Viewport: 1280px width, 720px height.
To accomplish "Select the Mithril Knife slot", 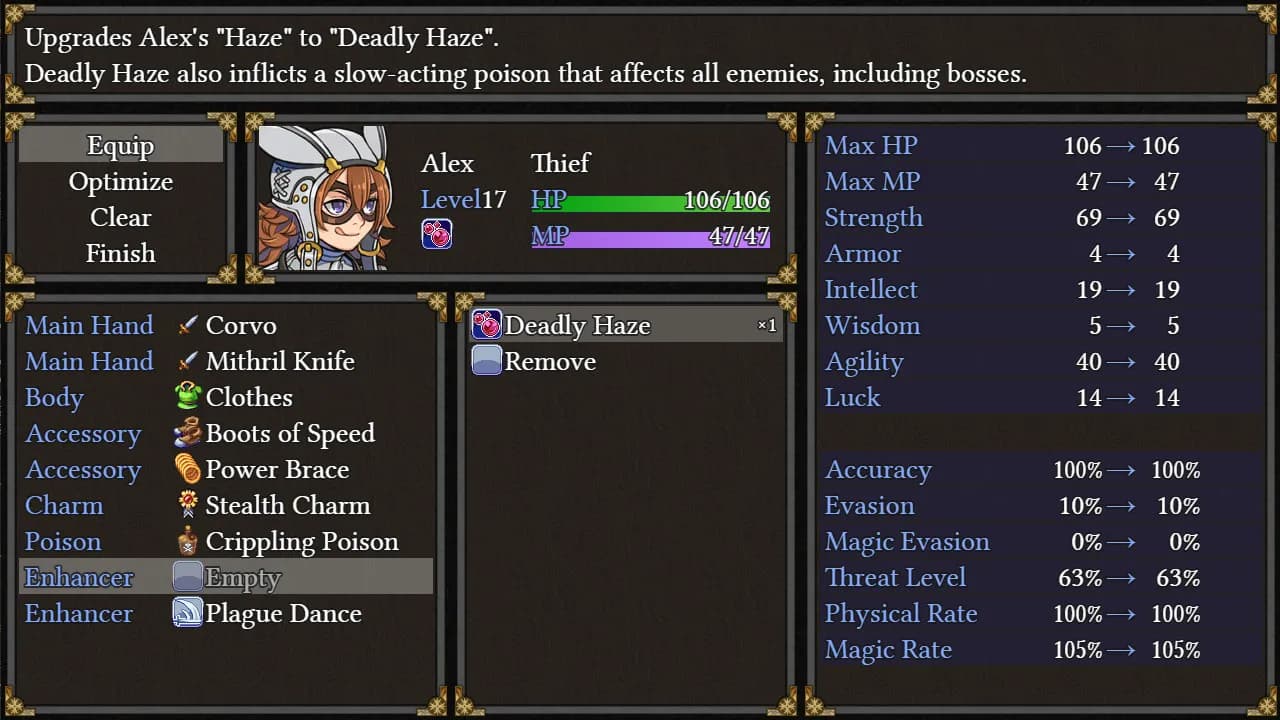I will 226,362.
